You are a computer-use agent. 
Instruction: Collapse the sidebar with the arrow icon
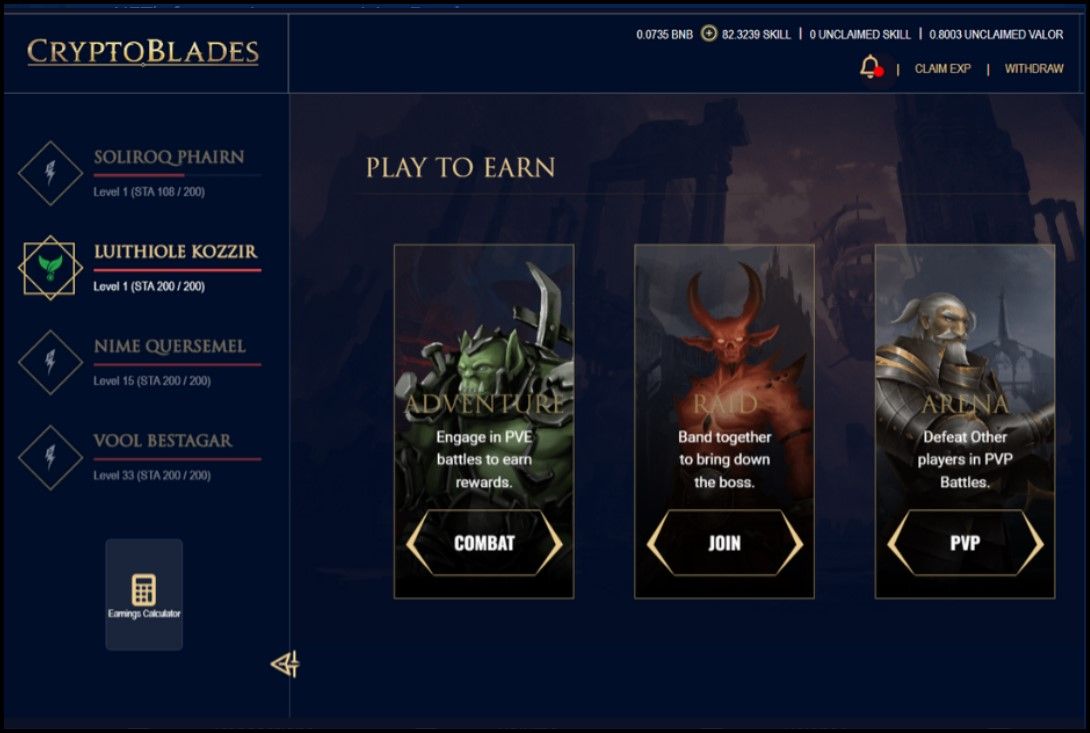285,664
